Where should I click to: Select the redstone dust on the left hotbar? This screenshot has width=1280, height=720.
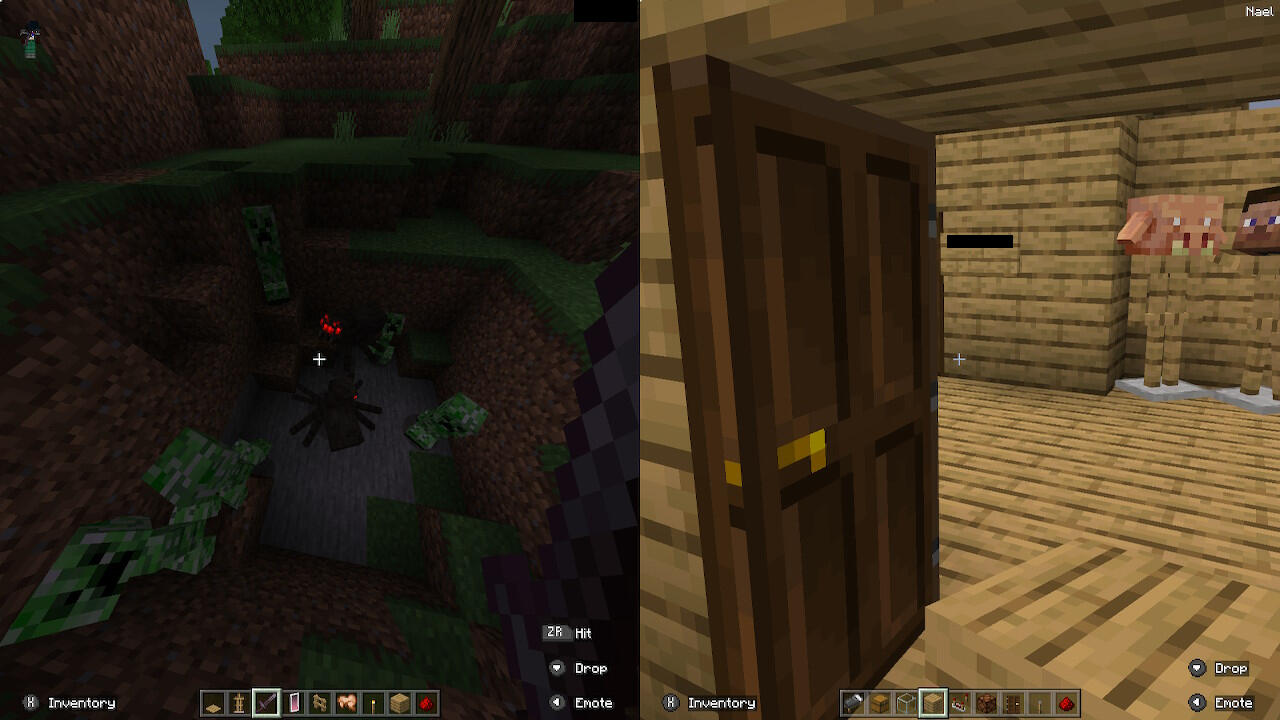click(427, 703)
